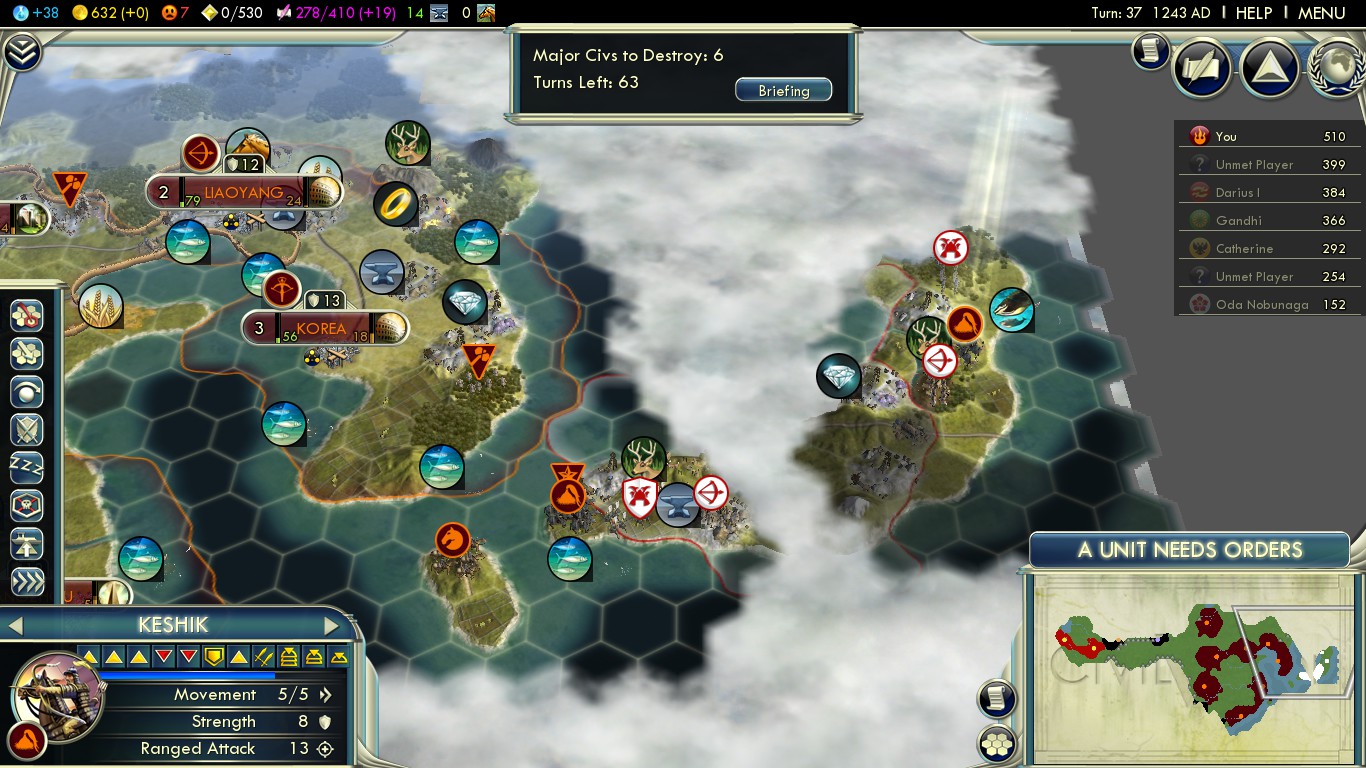This screenshot has width=1366, height=768.
Task: Open the Liaoyang city banner
Action: [x=243, y=192]
